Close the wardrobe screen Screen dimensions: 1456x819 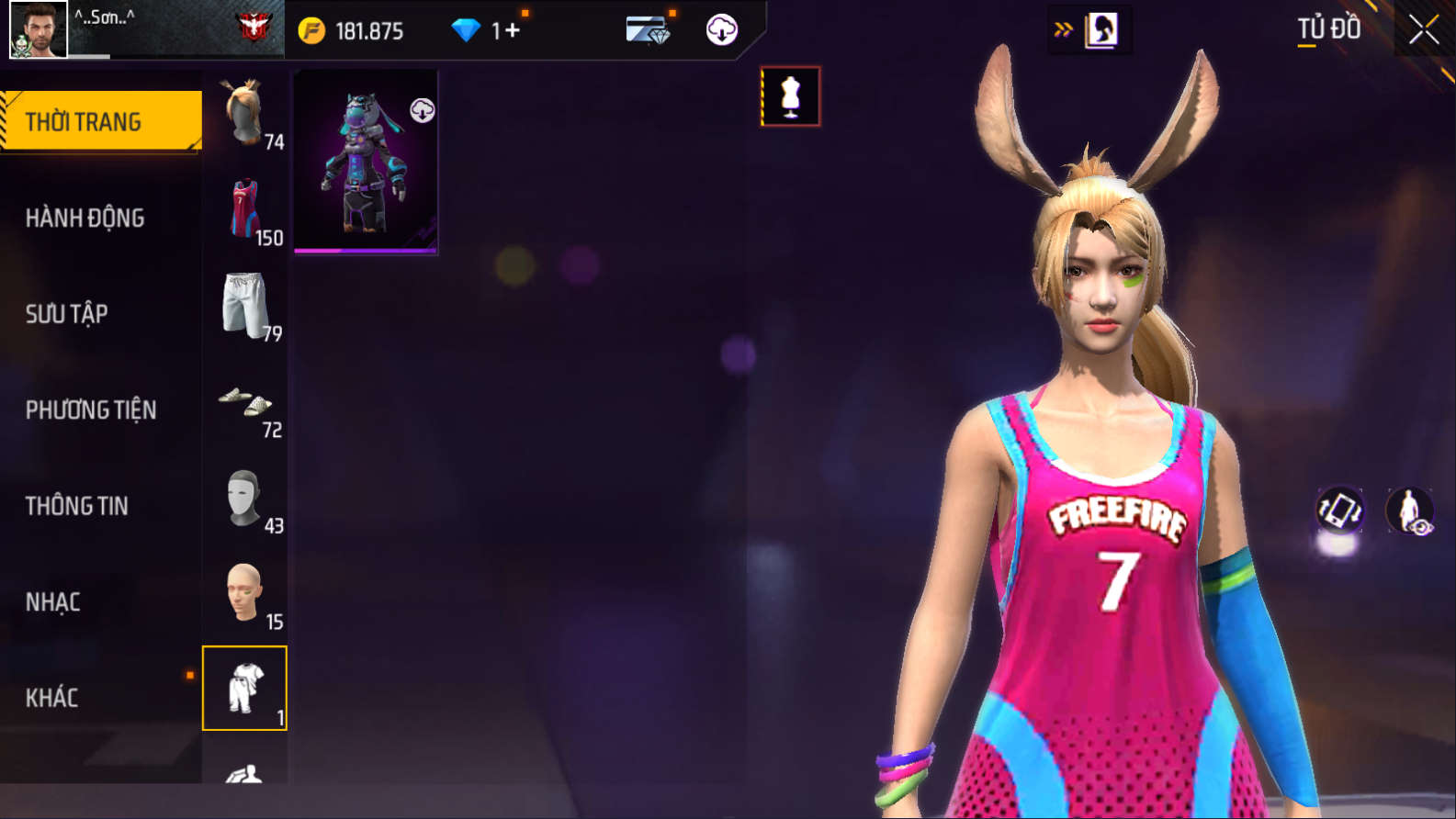click(x=1424, y=30)
